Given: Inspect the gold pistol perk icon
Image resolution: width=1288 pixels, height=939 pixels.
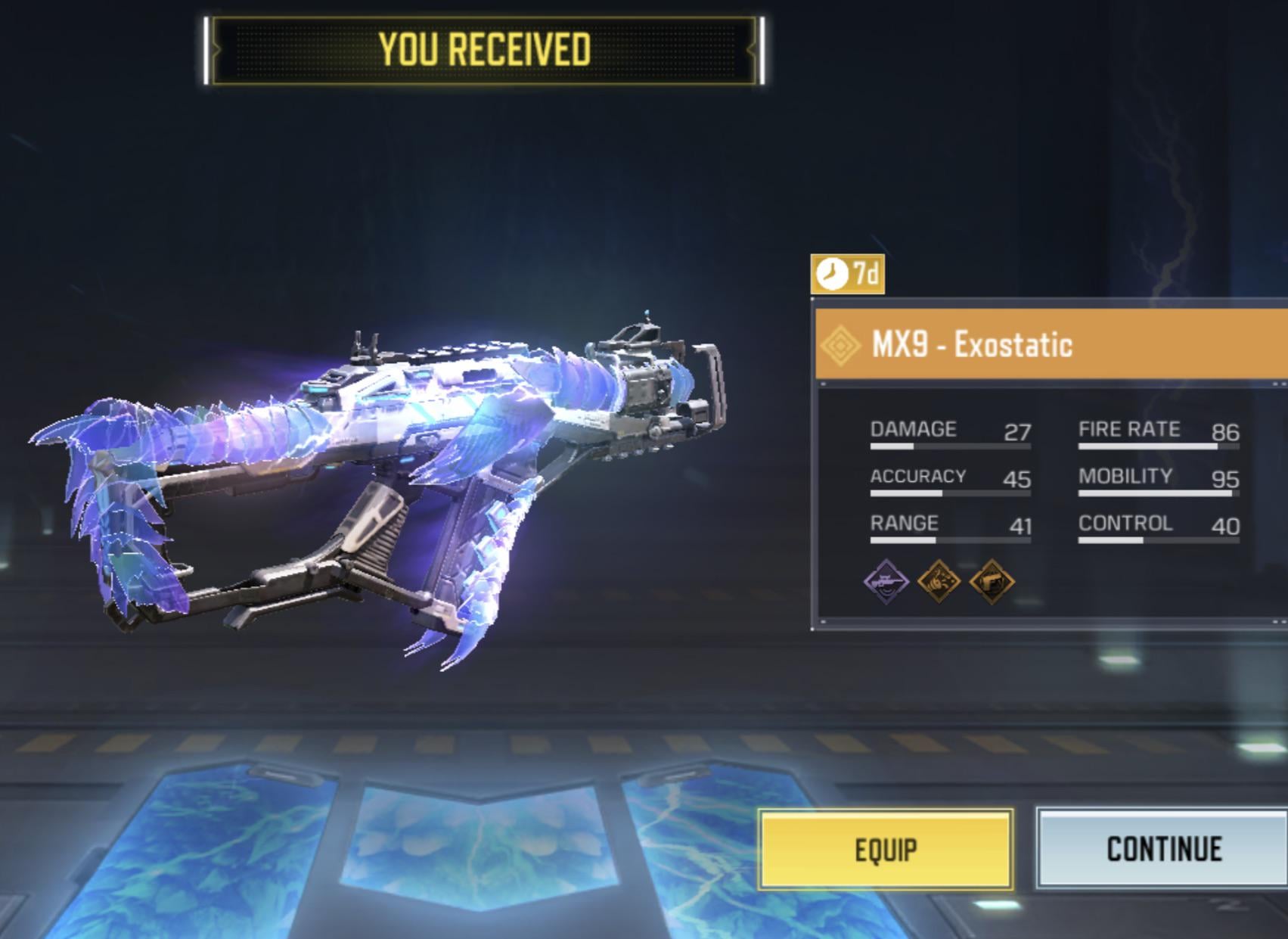Looking at the screenshot, I should 992,581.
